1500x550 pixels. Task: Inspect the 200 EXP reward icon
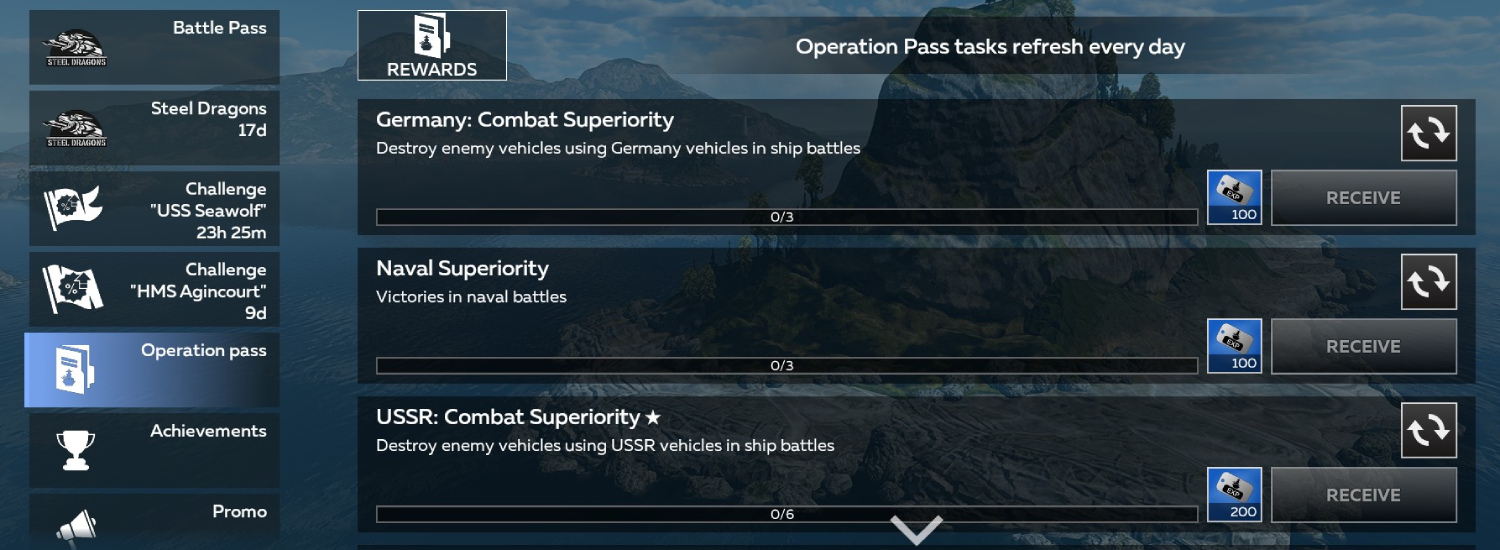[x=1235, y=495]
